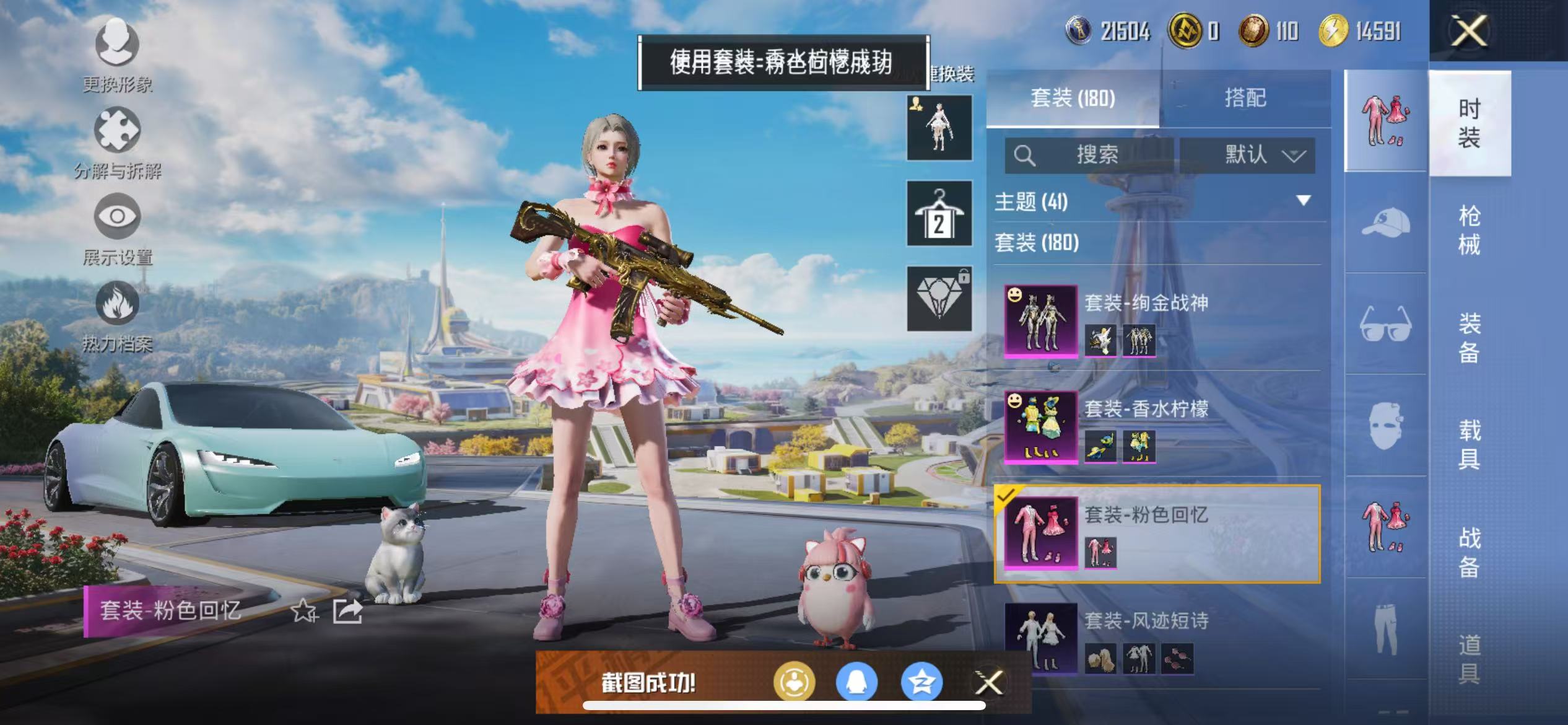Toggle the character pose preview thumbnail
Viewport: 1568px width, 725px height.
point(939,128)
